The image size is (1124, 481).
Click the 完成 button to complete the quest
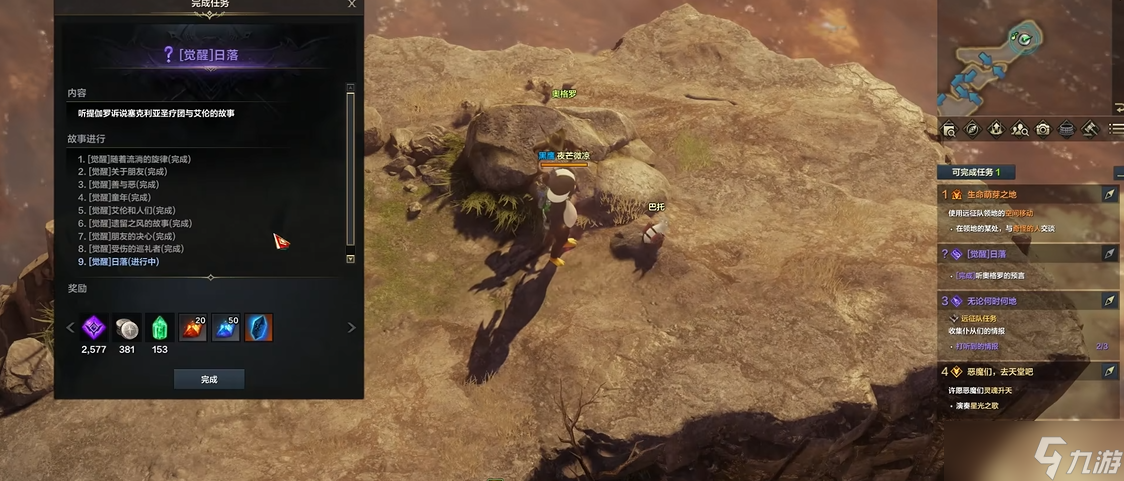[x=209, y=379]
